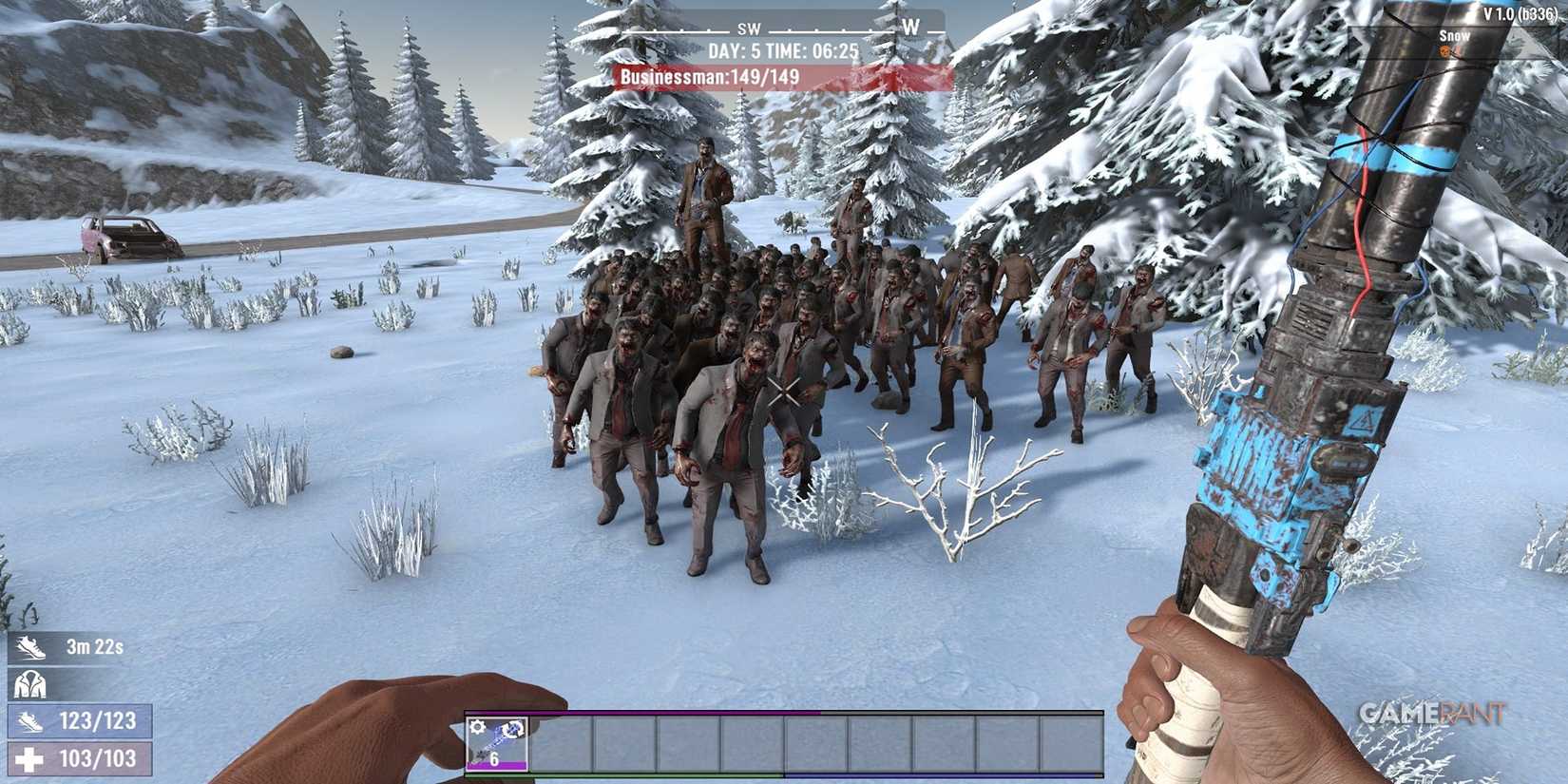1568x784 pixels.
Task: Click the crosshair reticle at screen center
Action: click(x=783, y=392)
